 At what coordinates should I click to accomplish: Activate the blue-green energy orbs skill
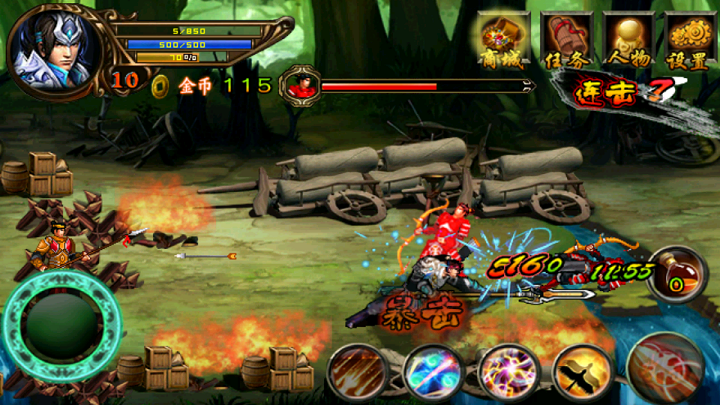431,372
